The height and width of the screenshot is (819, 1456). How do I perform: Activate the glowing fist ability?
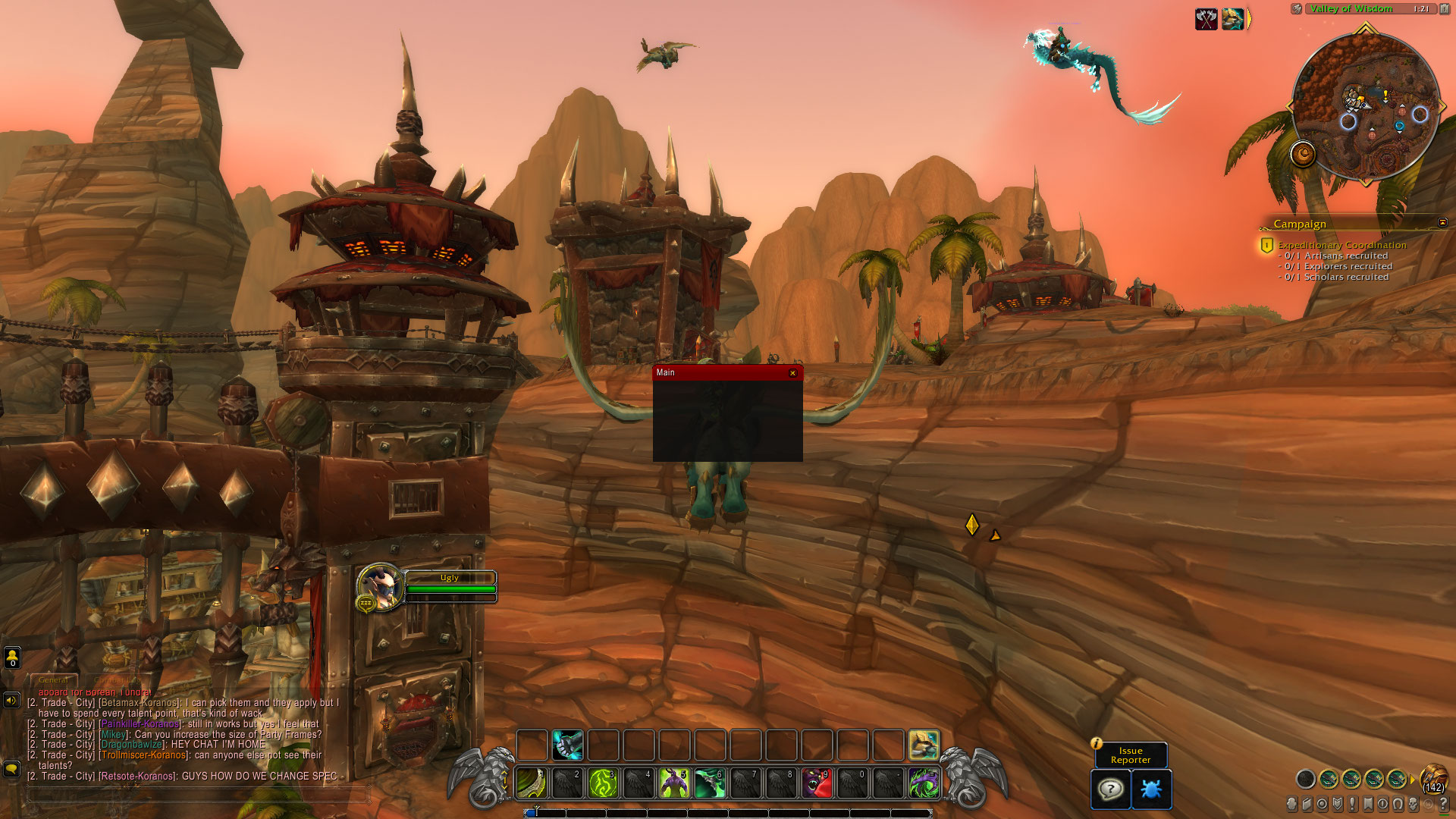tap(567, 745)
